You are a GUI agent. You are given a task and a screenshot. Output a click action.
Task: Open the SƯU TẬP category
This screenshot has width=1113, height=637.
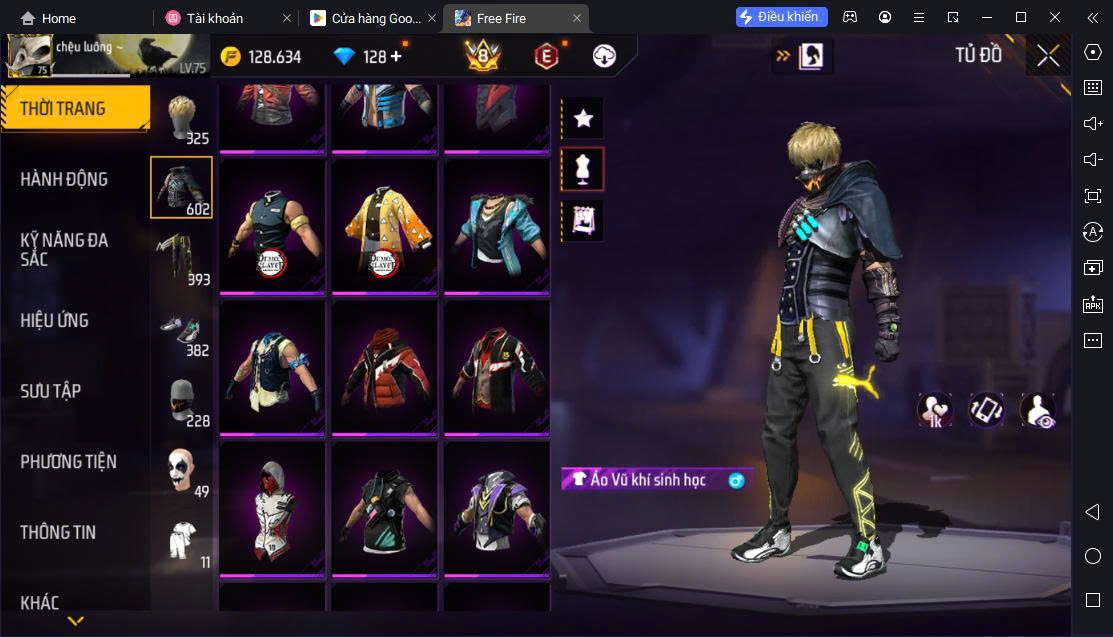[x=51, y=391]
